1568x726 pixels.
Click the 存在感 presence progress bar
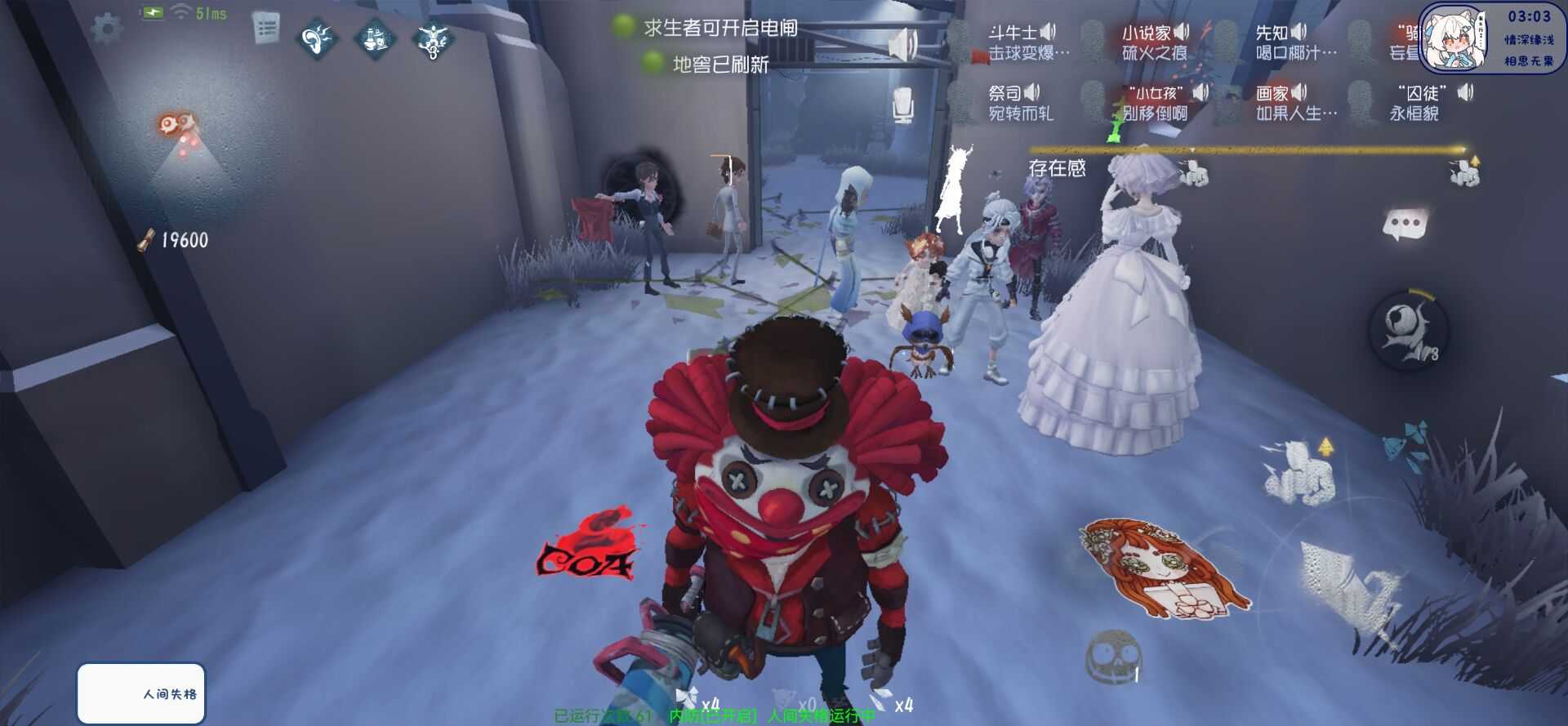click(1249, 150)
